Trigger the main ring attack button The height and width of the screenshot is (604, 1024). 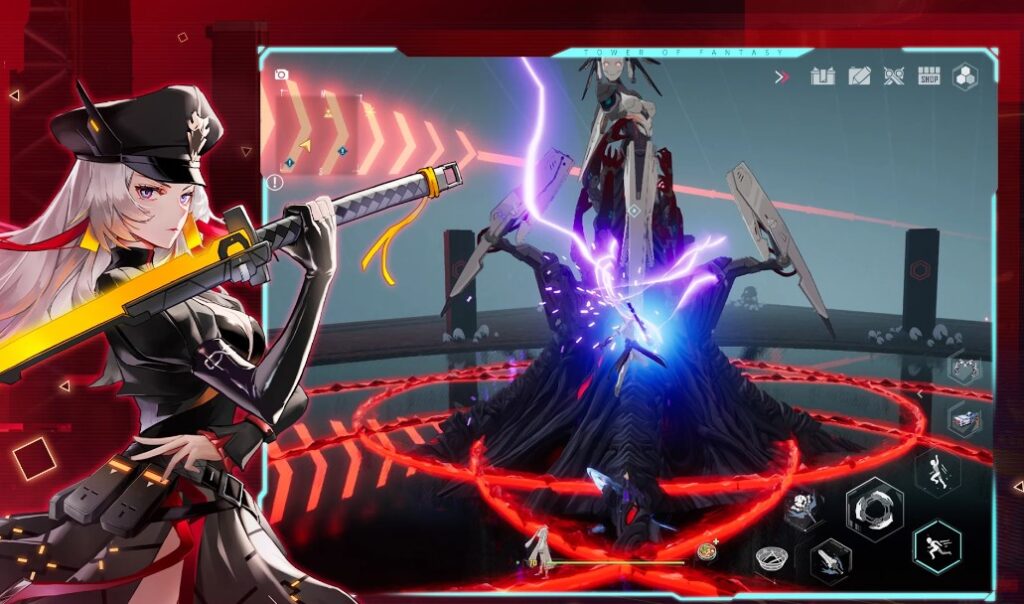pos(874,508)
